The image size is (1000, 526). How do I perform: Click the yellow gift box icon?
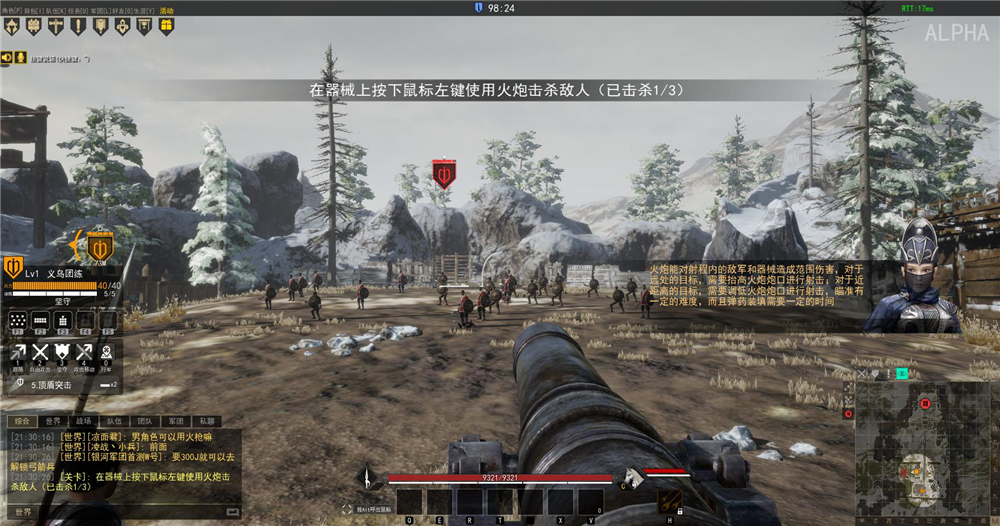(164, 26)
